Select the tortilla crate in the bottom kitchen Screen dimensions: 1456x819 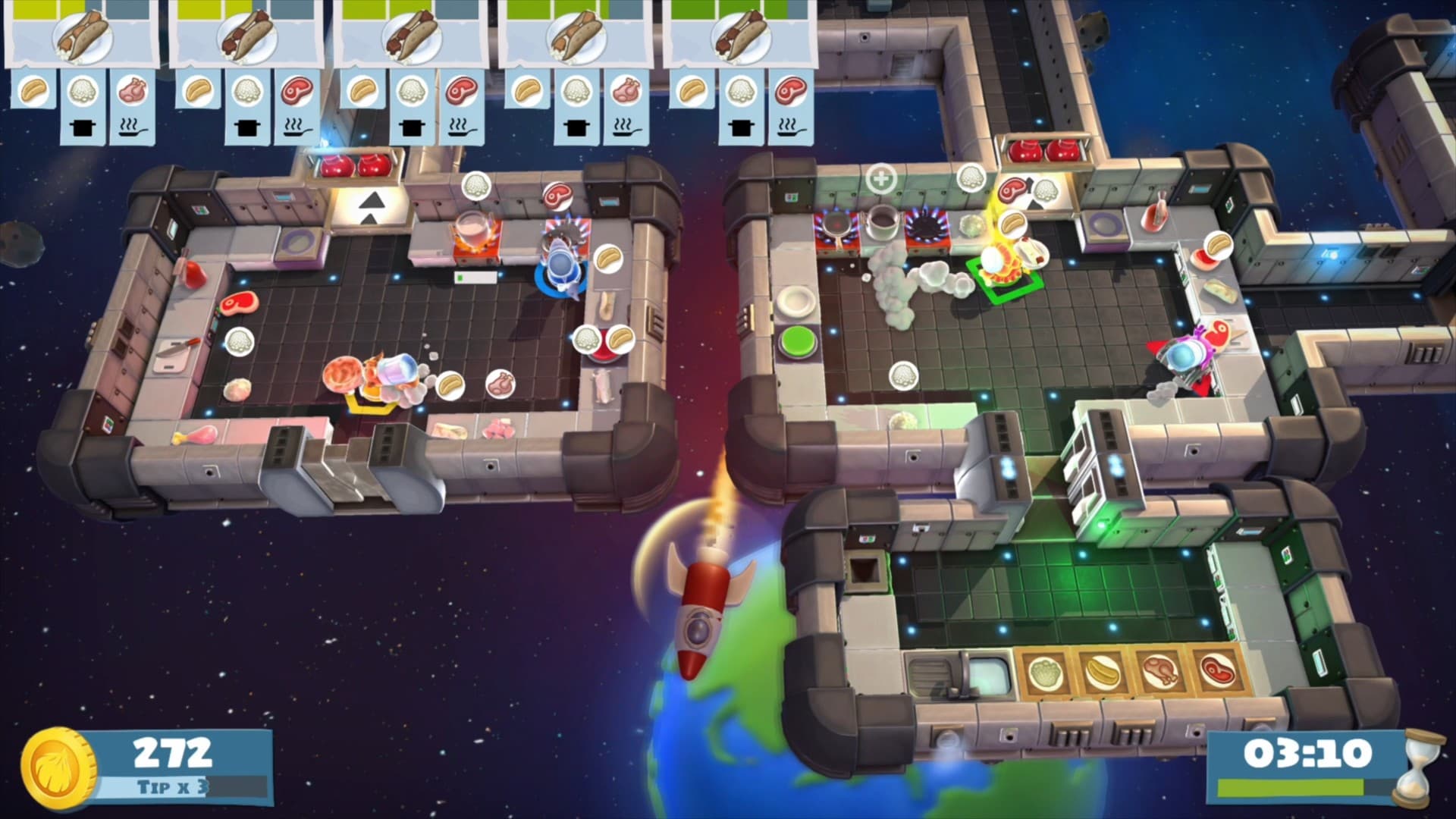click(1103, 673)
